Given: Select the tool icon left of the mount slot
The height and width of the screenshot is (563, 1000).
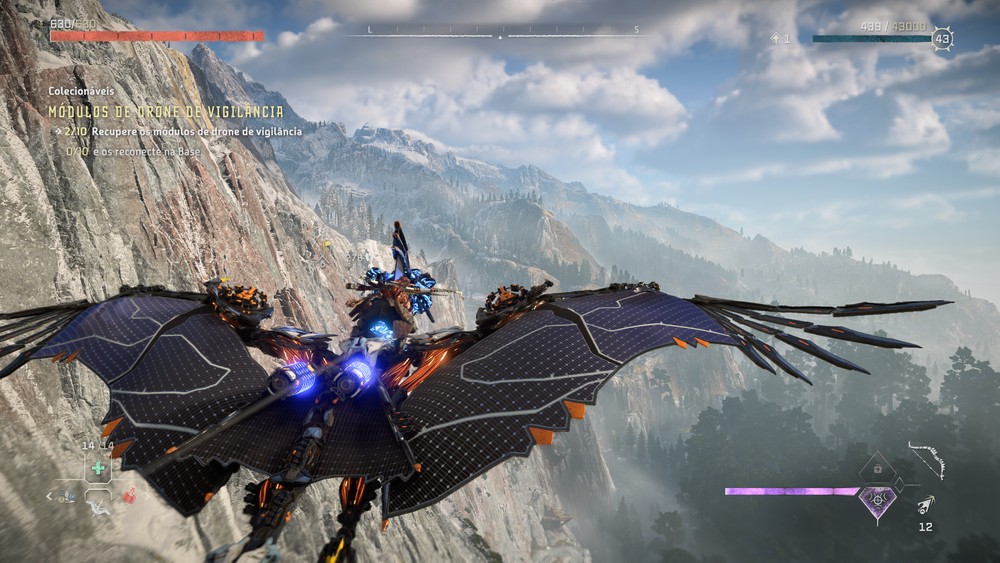Looking at the screenshot, I should click(66, 495).
